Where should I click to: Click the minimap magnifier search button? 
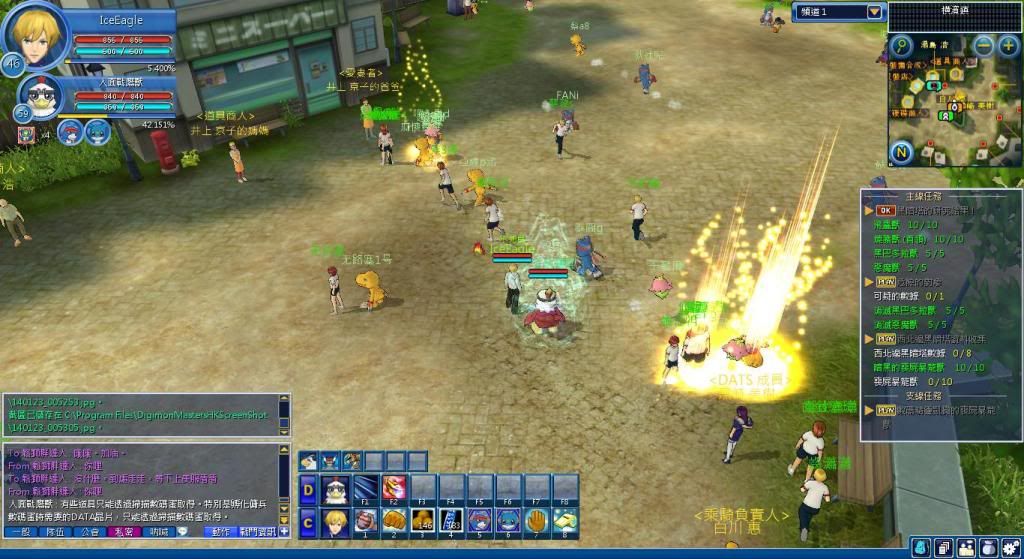[x=901, y=45]
